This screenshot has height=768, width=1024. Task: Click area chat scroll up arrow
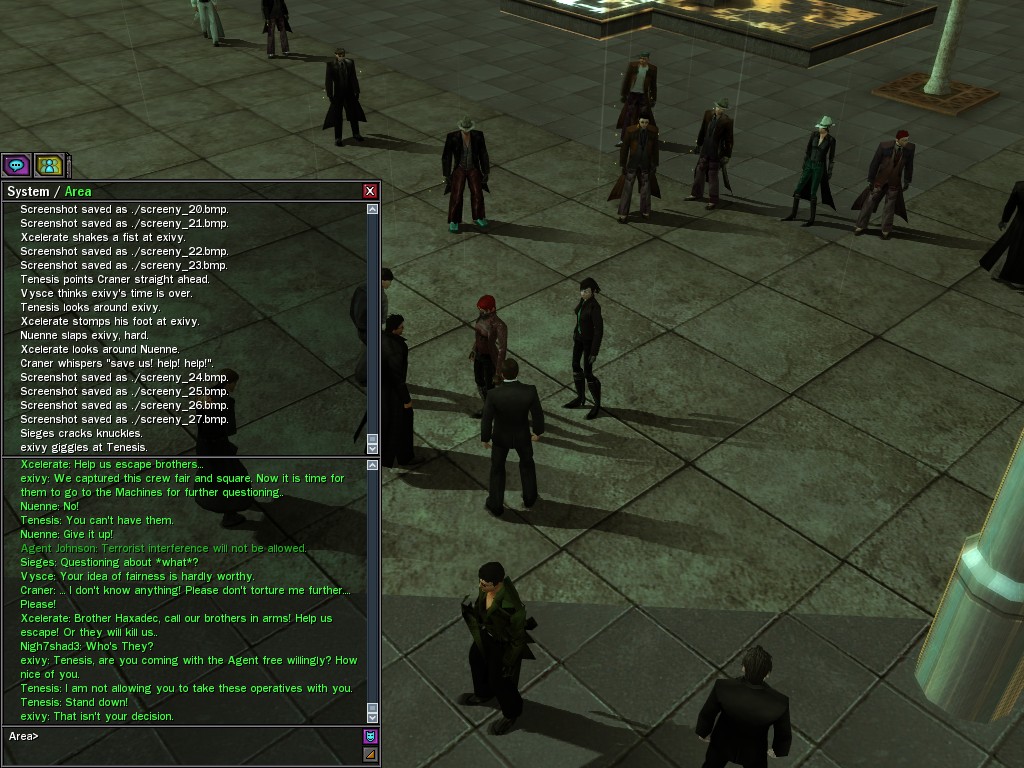(373, 465)
